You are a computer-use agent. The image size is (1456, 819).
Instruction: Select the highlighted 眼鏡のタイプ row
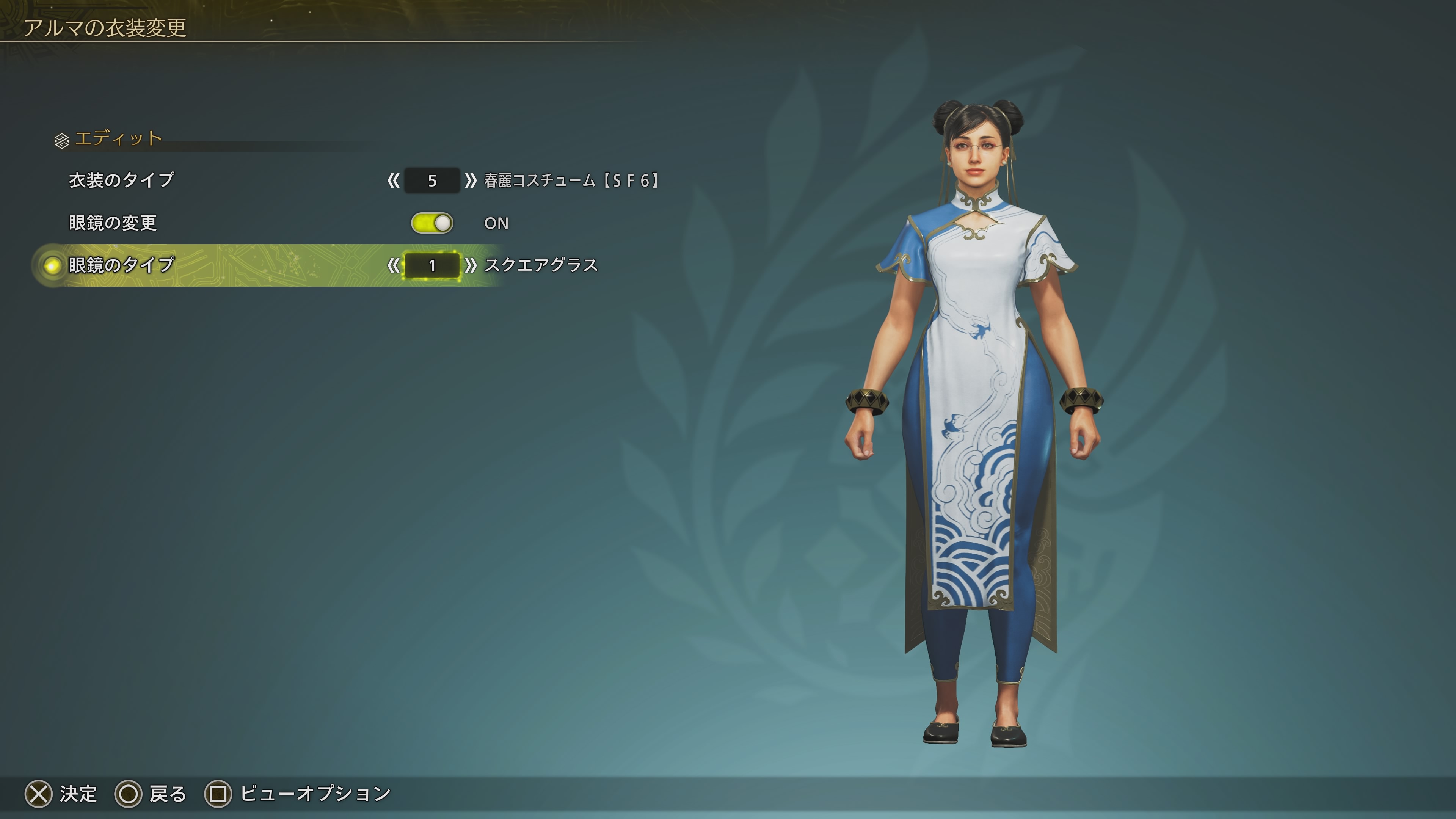121,265
